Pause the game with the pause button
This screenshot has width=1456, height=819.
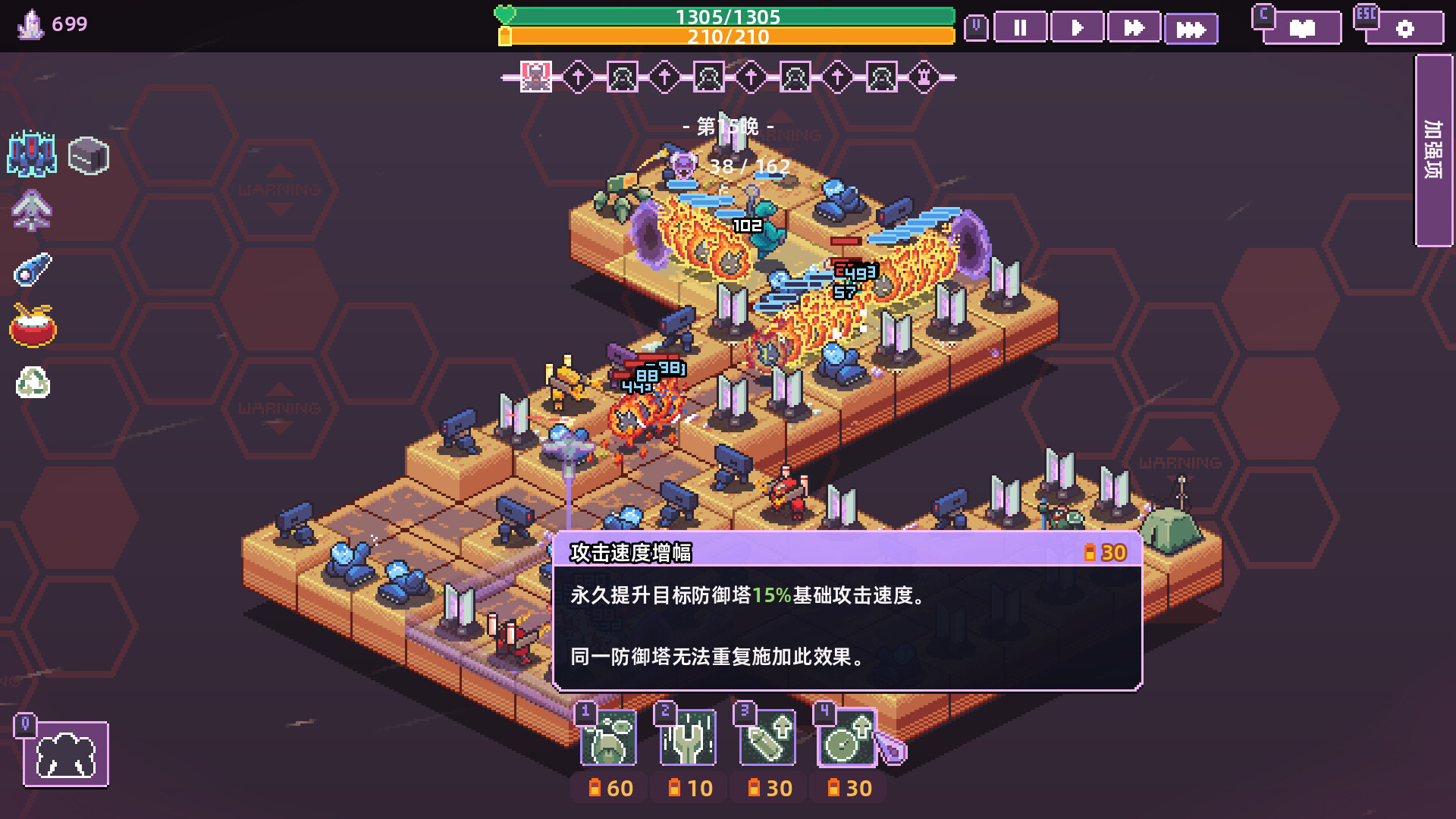pyautogui.click(x=1020, y=28)
